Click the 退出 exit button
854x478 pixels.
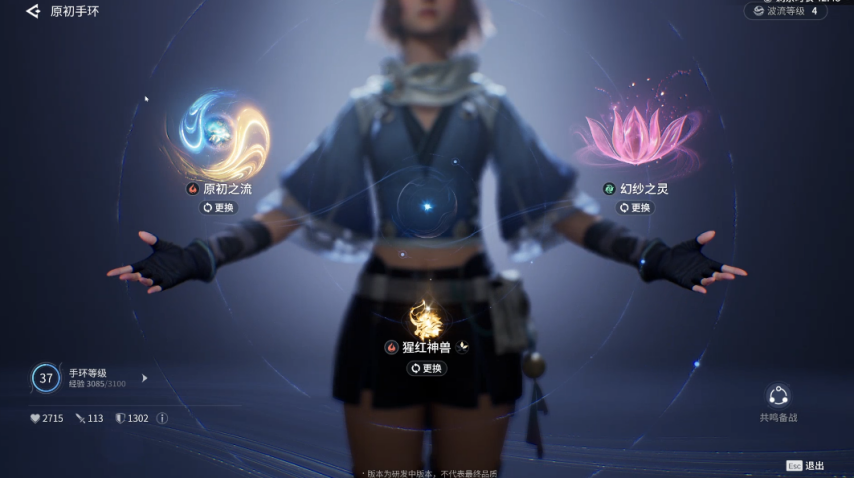806,466
